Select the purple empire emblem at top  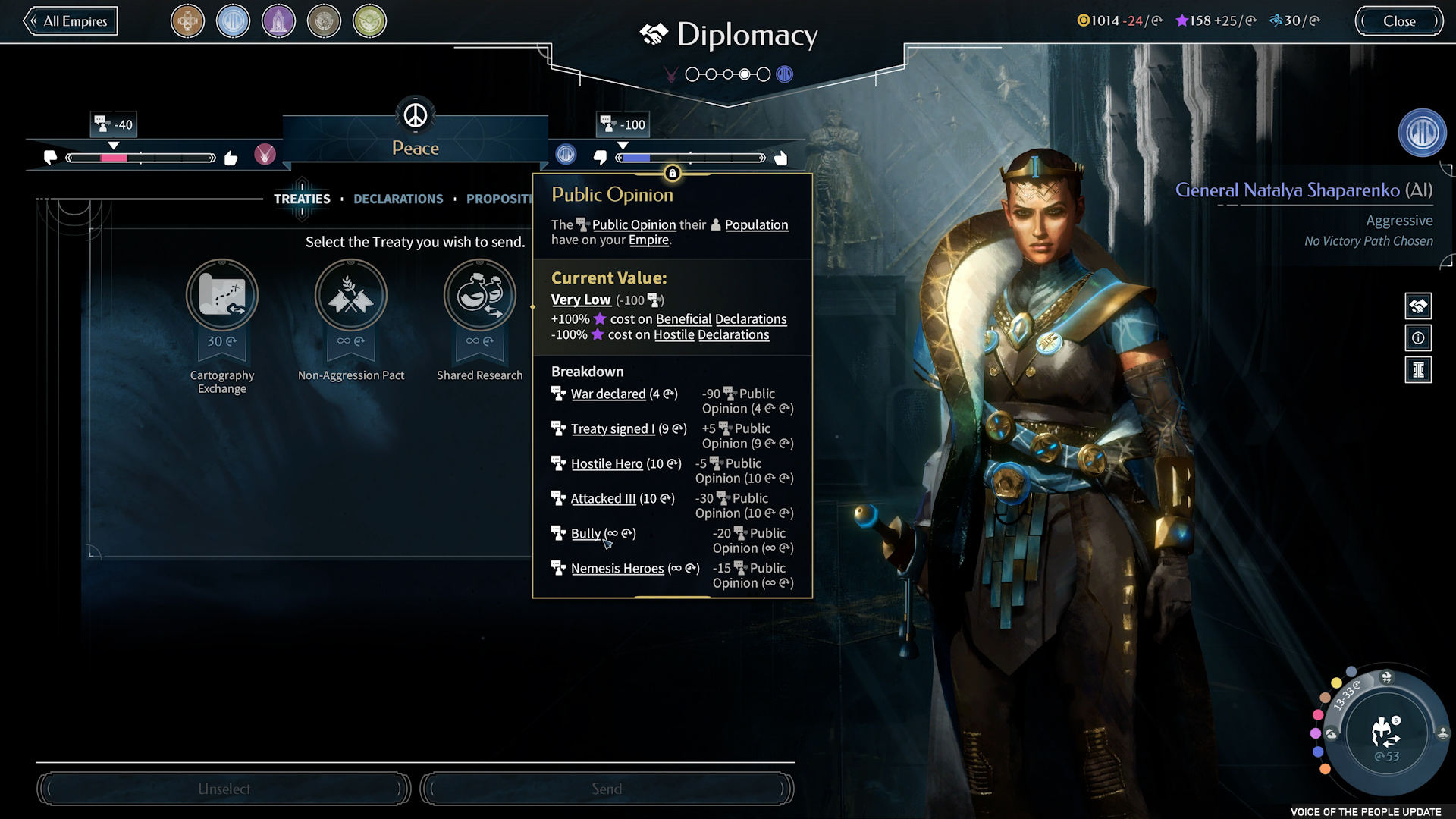278,21
